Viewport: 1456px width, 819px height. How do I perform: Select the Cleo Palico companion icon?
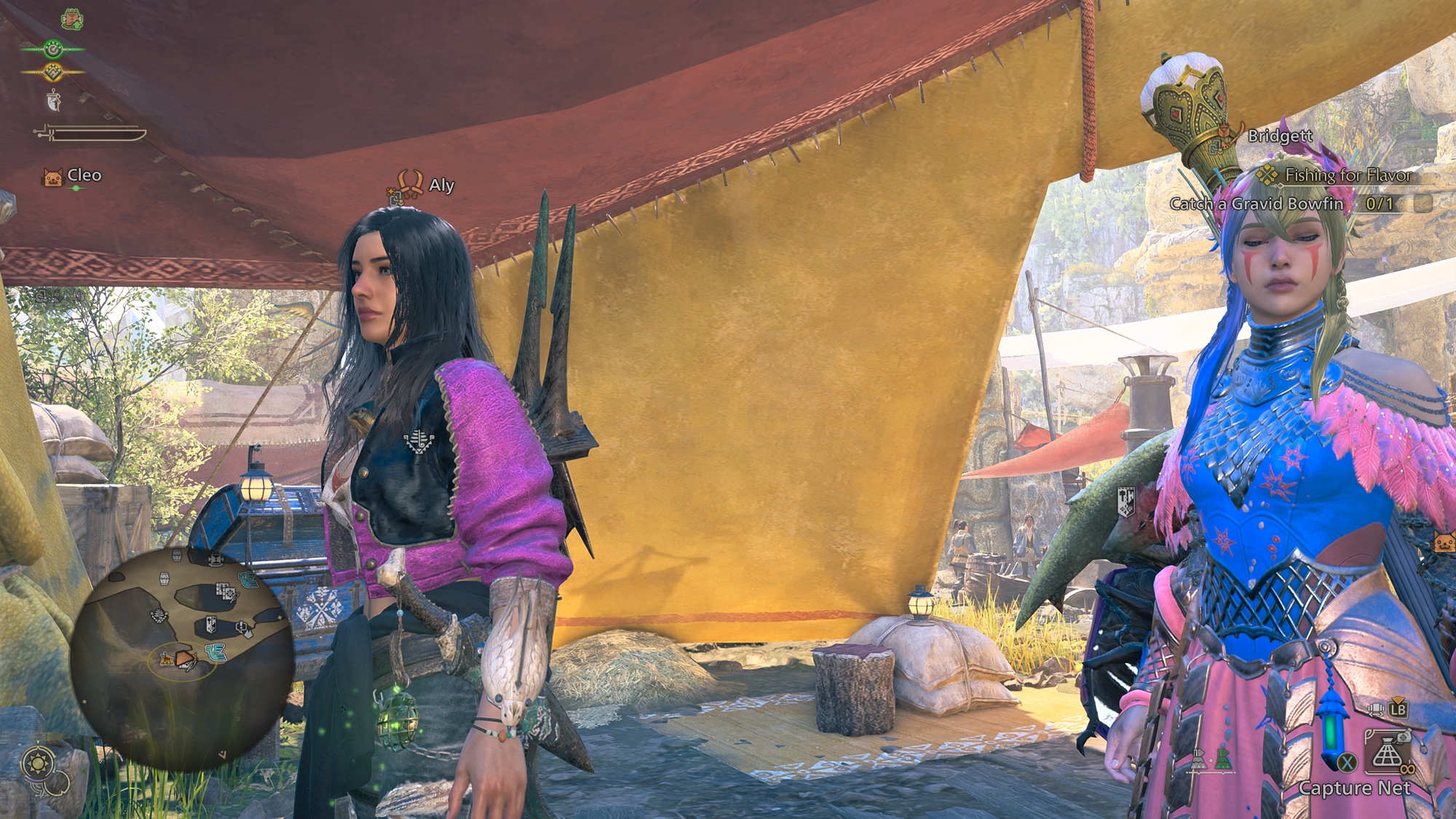pyautogui.click(x=53, y=177)
